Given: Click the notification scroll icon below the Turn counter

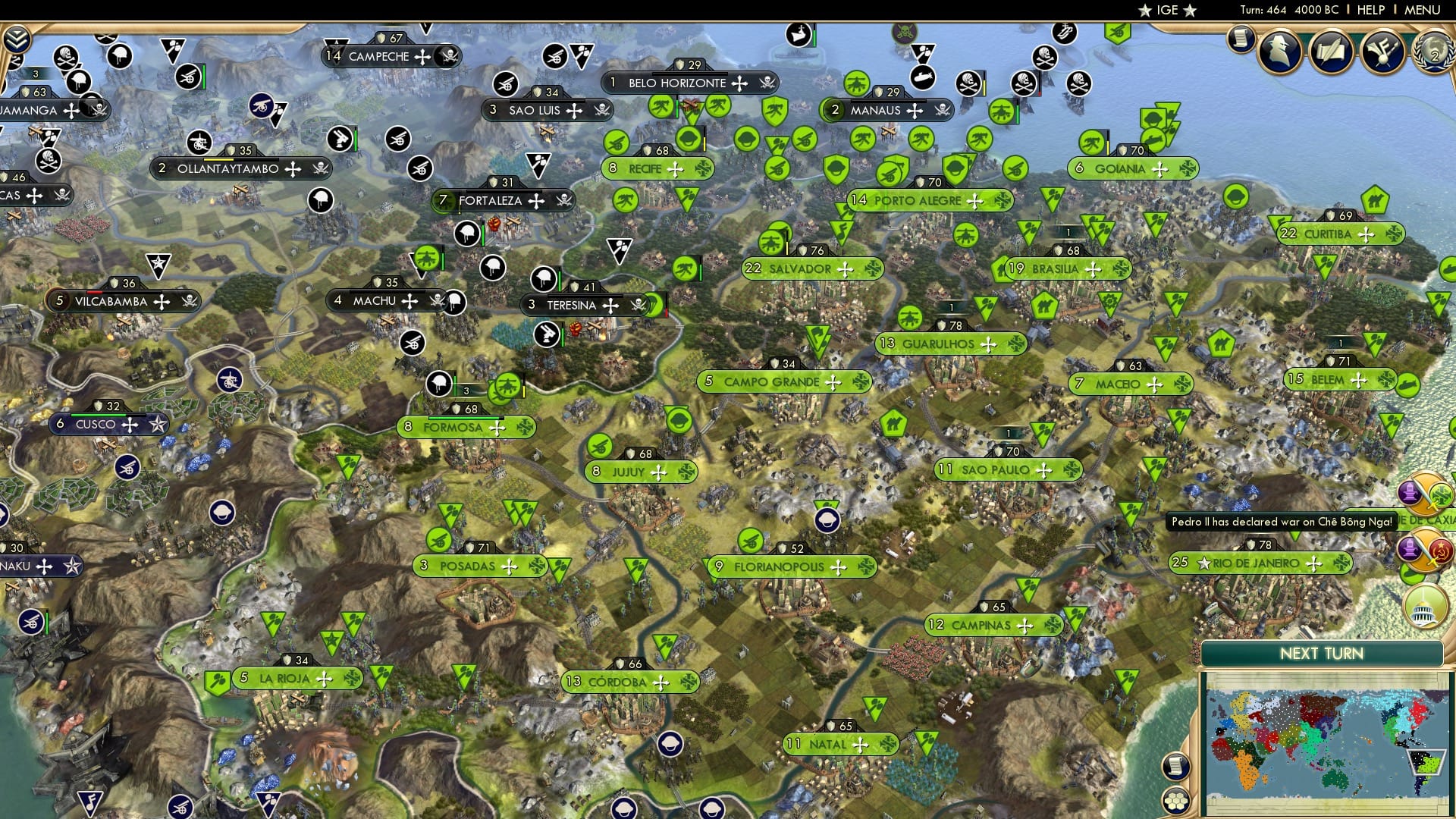Looking at the screenshot, I should coord(1241,42).
